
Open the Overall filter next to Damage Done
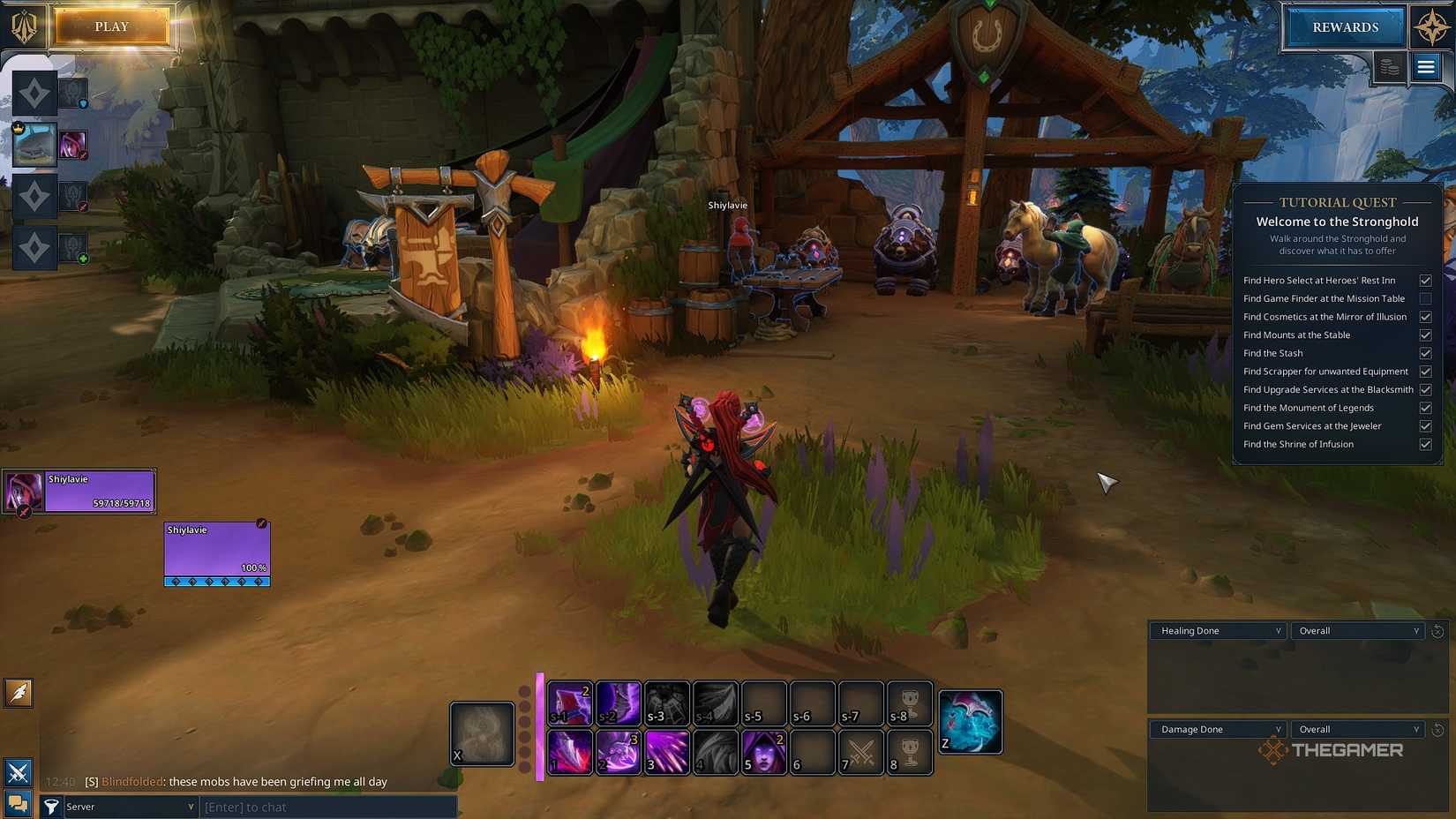(1357, 729)
